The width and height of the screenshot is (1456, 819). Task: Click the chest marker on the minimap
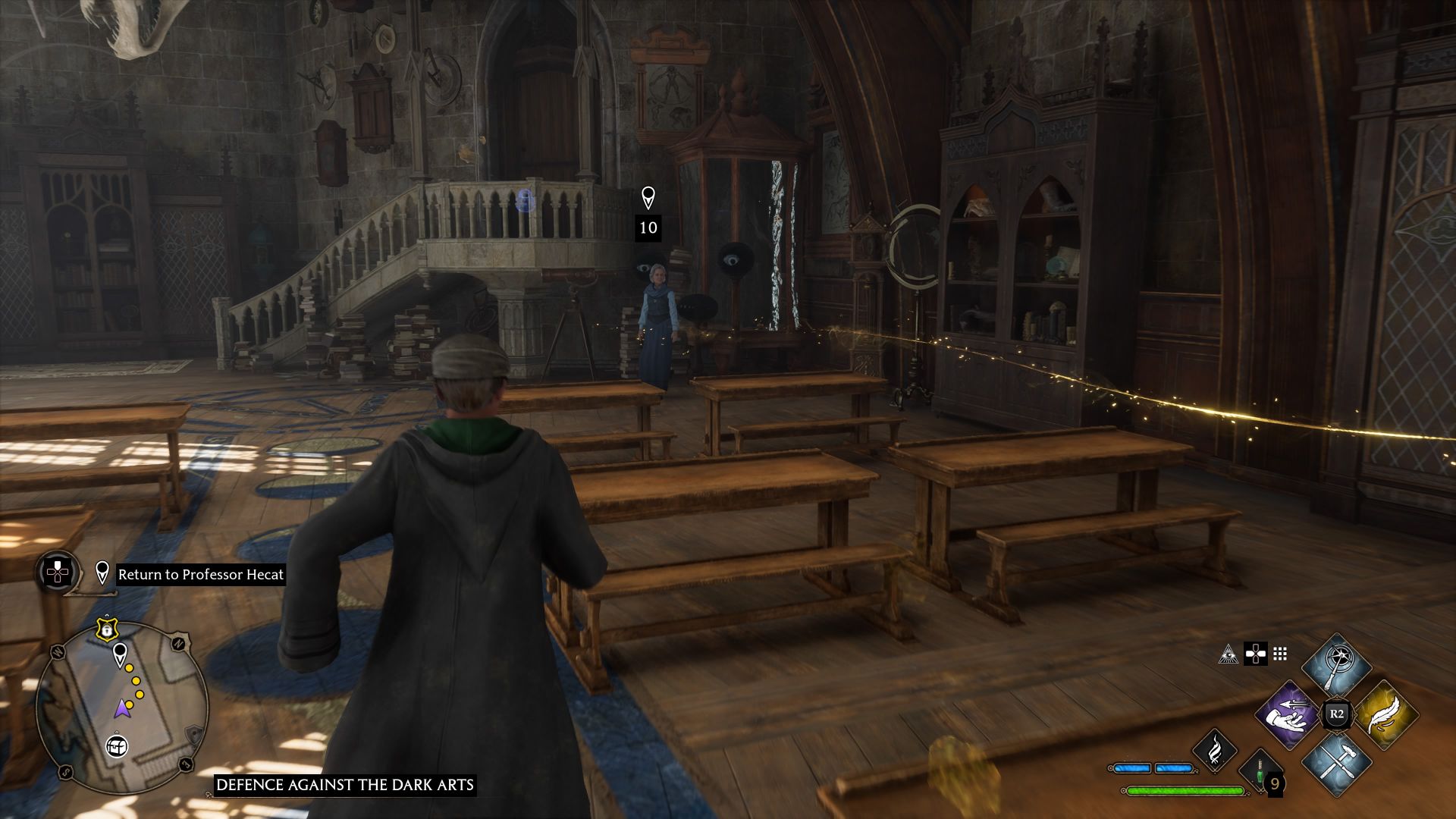click(116, 746)
